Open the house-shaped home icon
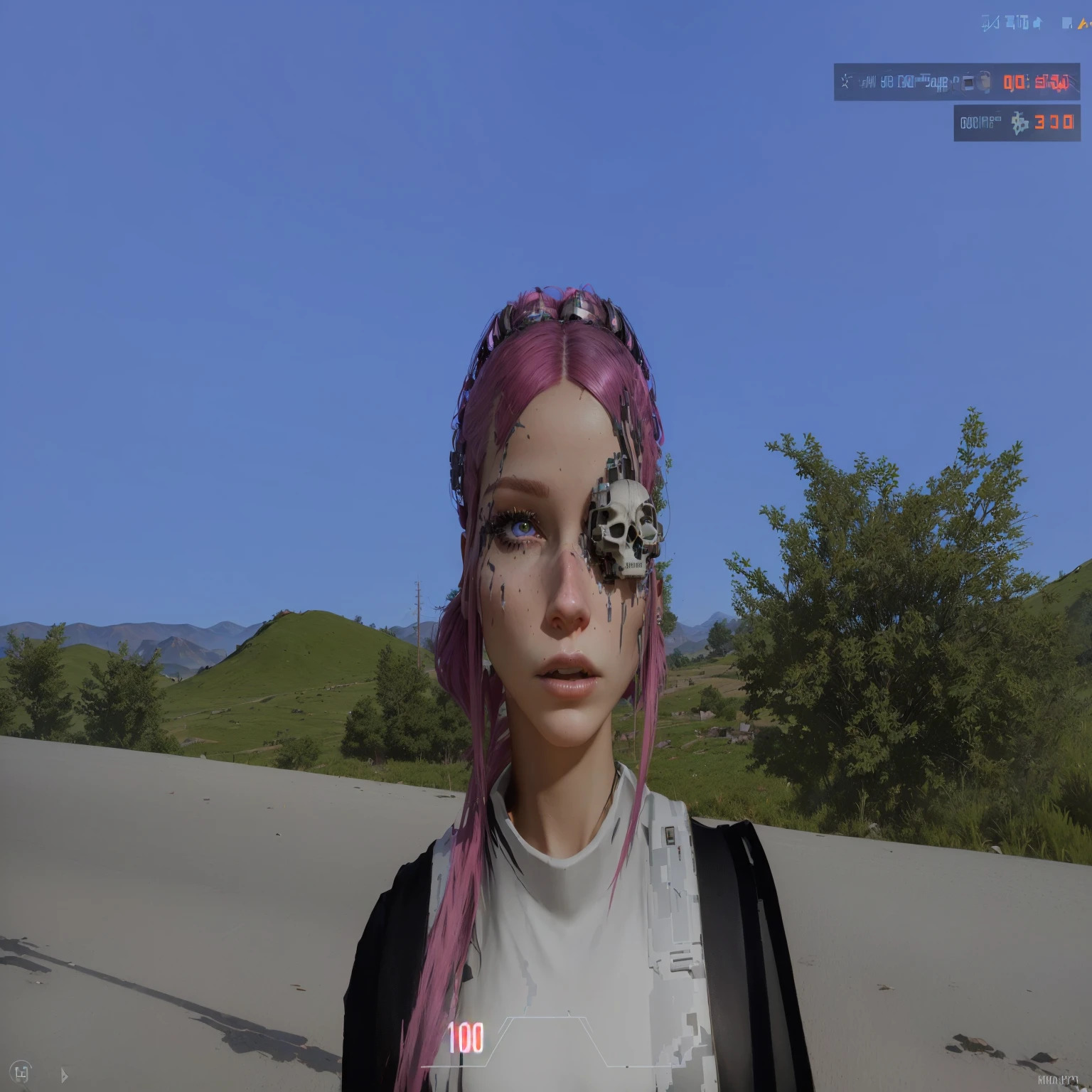 tap(1037, 23)
